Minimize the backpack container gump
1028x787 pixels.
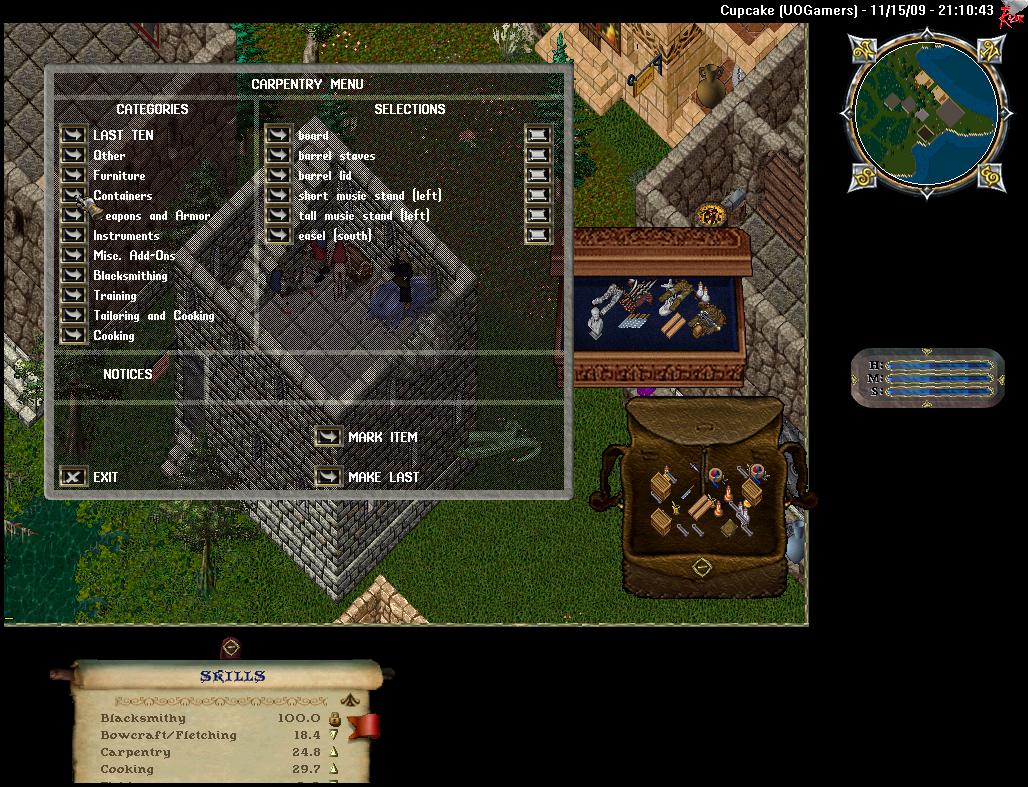pyautogui.click(x=702, y=567)
